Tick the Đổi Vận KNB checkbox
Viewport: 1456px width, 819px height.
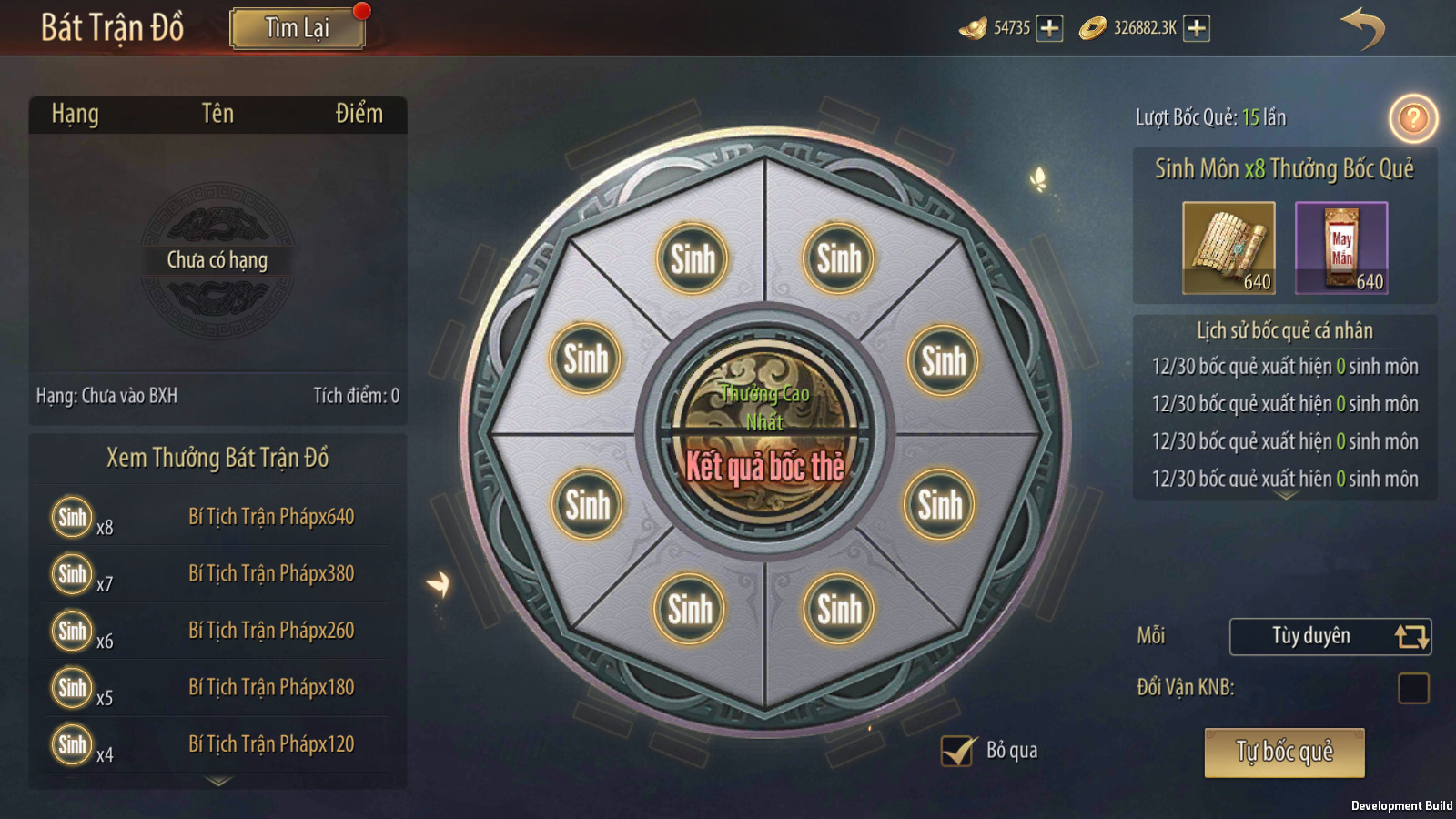[1413, 688]
